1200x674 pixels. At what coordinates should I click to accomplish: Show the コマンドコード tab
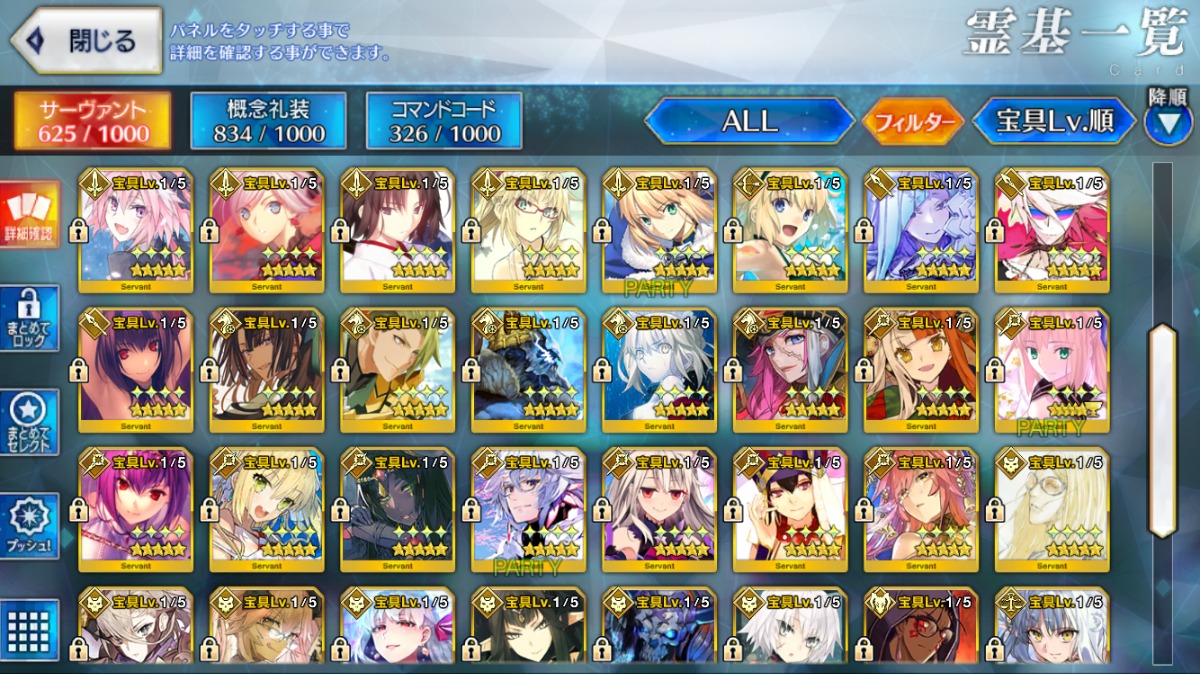(x=444, y=122)
